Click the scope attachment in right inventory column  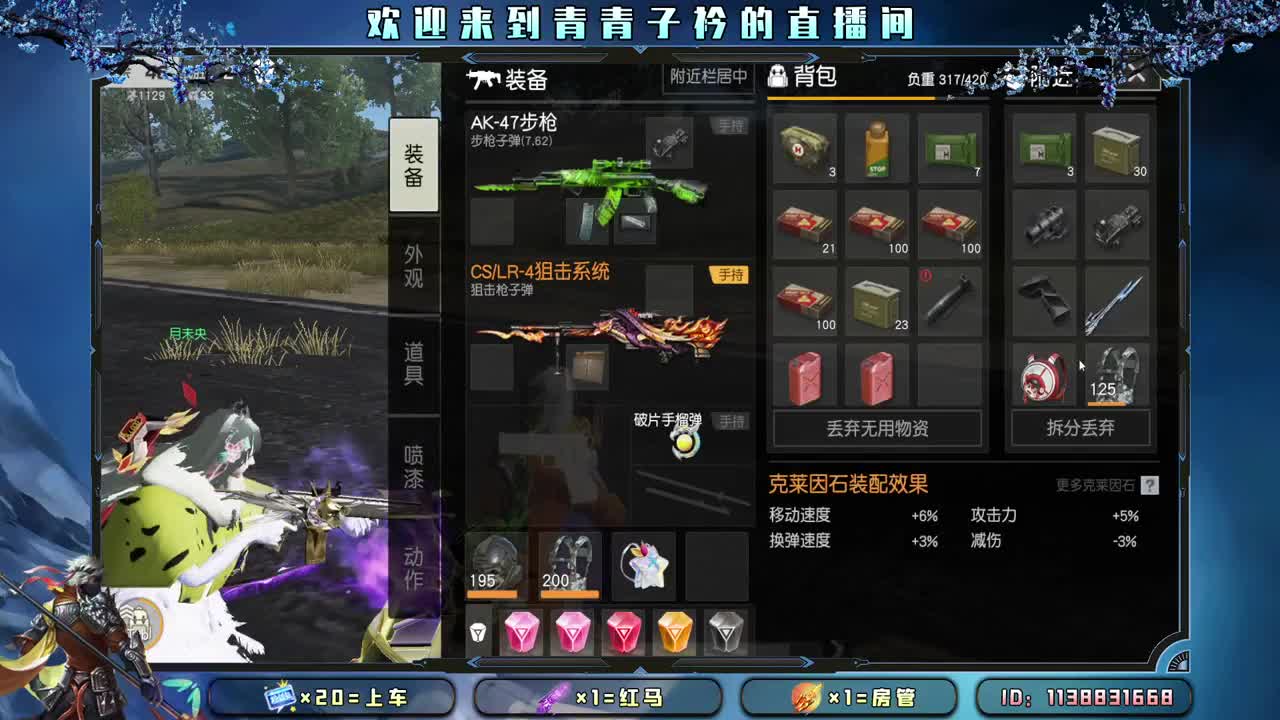click(x=1043, y=225)
